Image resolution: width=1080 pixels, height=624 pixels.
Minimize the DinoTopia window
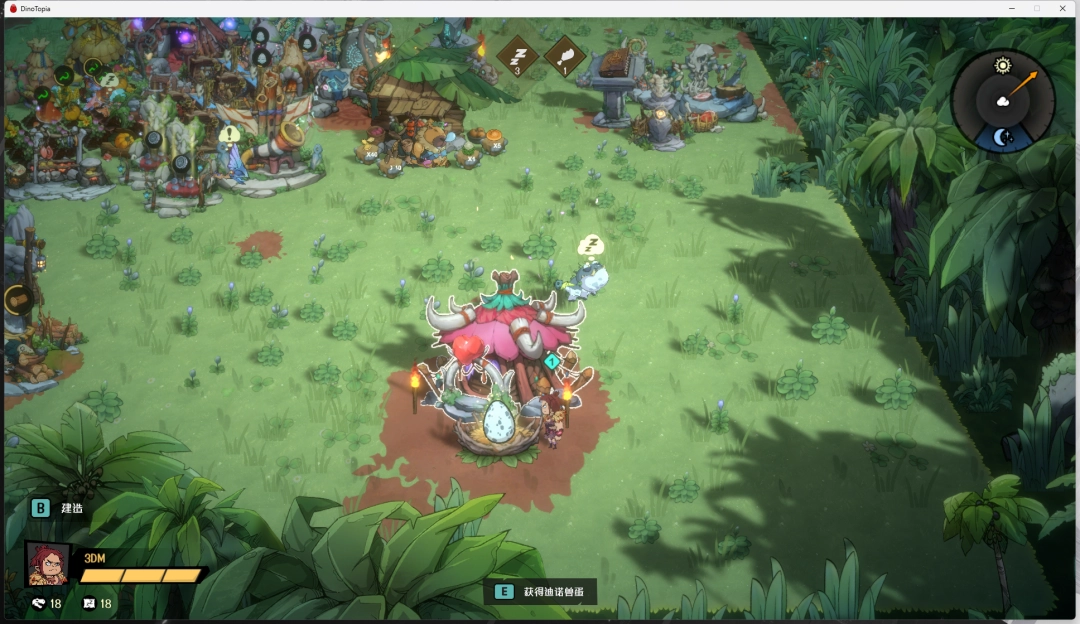[1012, 8]
